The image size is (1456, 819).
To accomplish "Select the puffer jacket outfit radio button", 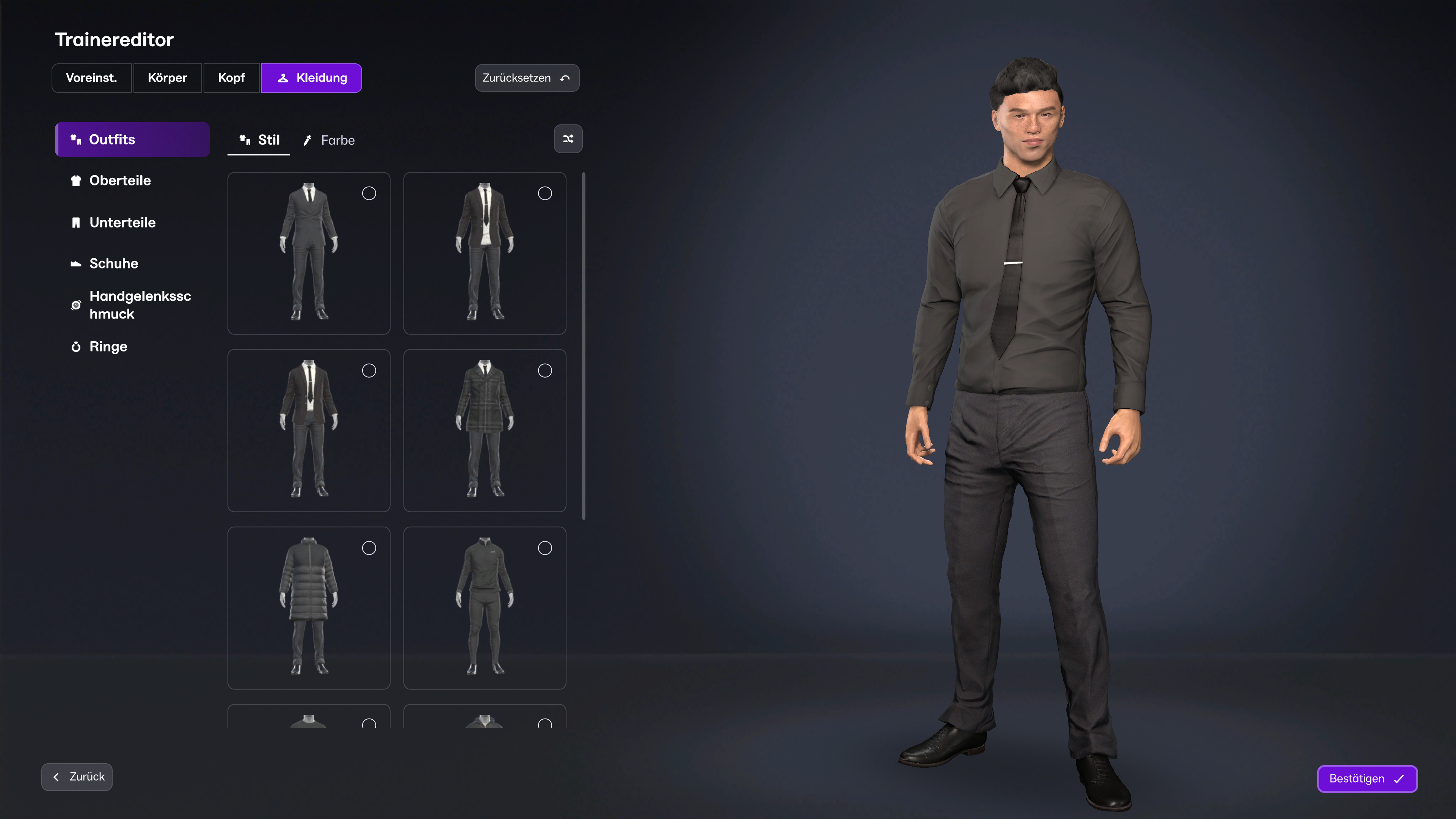I will (x=369, y=548).
